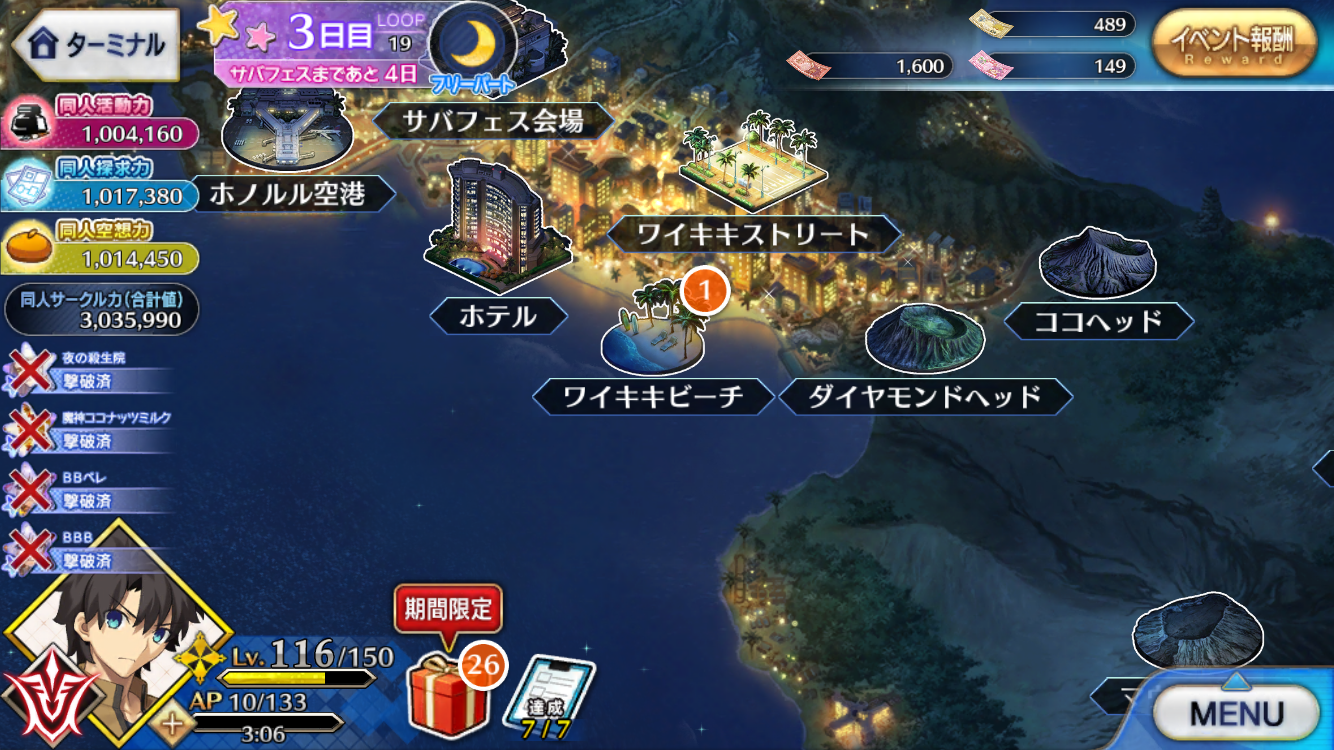Image resolution: width=1334 pixels, height=750 pixels.
Task: Select the Diamond Head volcano node
Action: click(925, 340)
